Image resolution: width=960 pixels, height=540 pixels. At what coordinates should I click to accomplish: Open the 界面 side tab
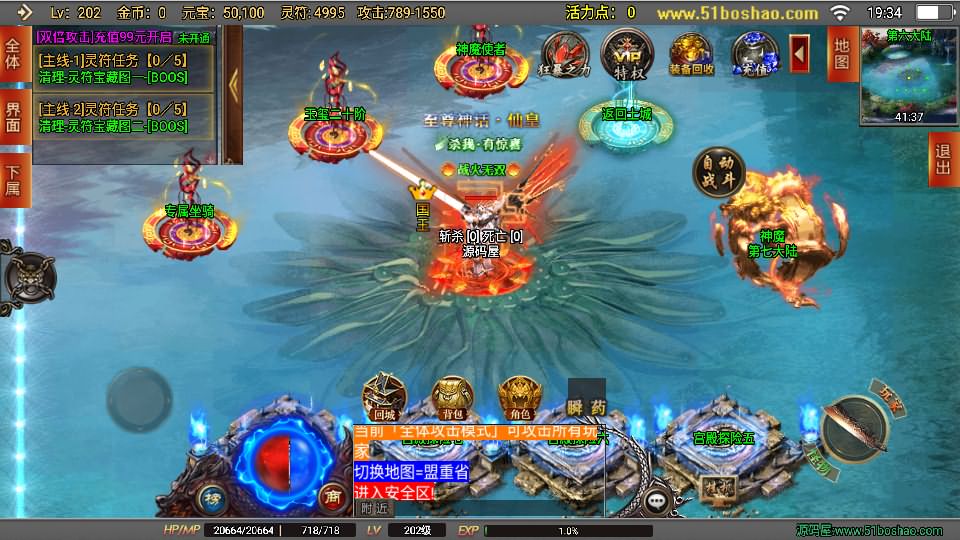click(13, 117)
